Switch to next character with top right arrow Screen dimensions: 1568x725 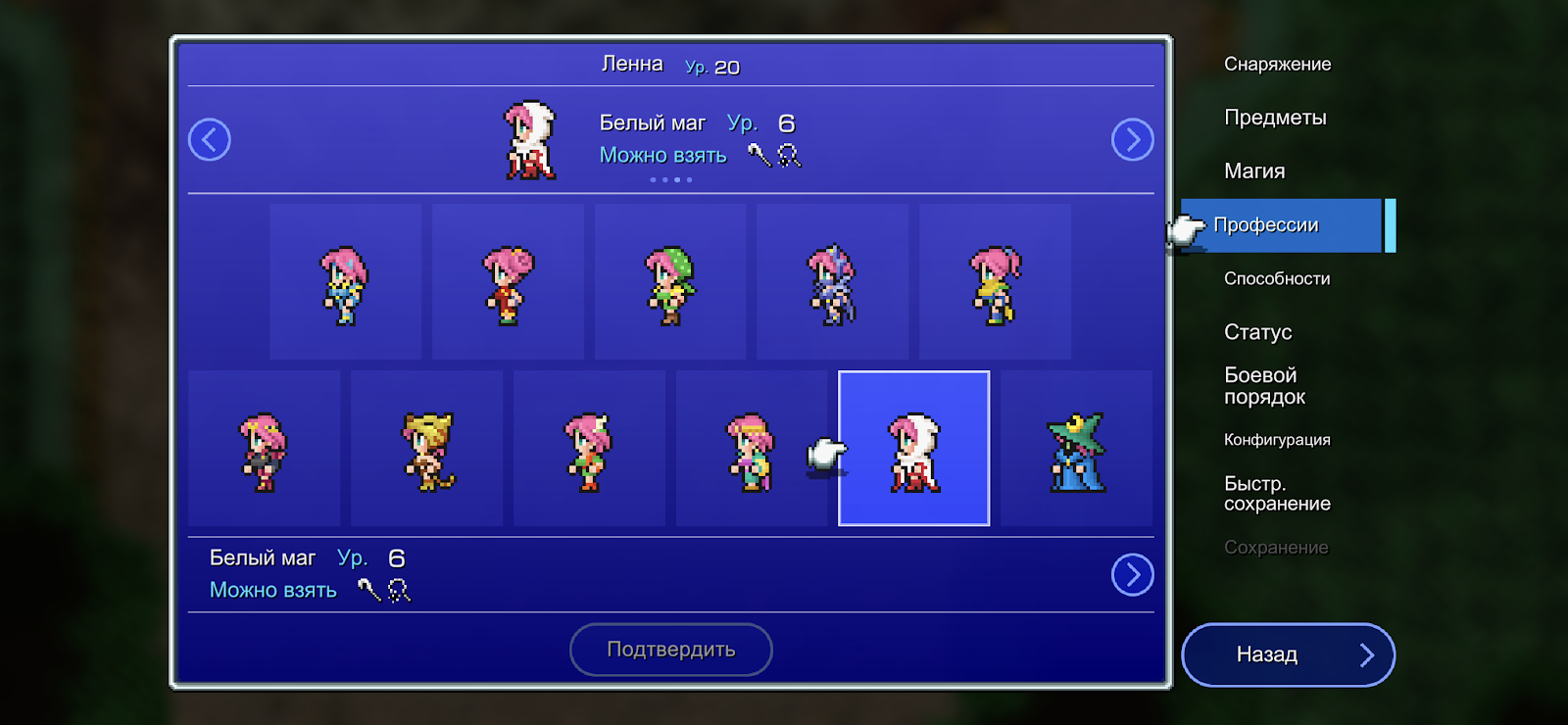[1132, 139]
